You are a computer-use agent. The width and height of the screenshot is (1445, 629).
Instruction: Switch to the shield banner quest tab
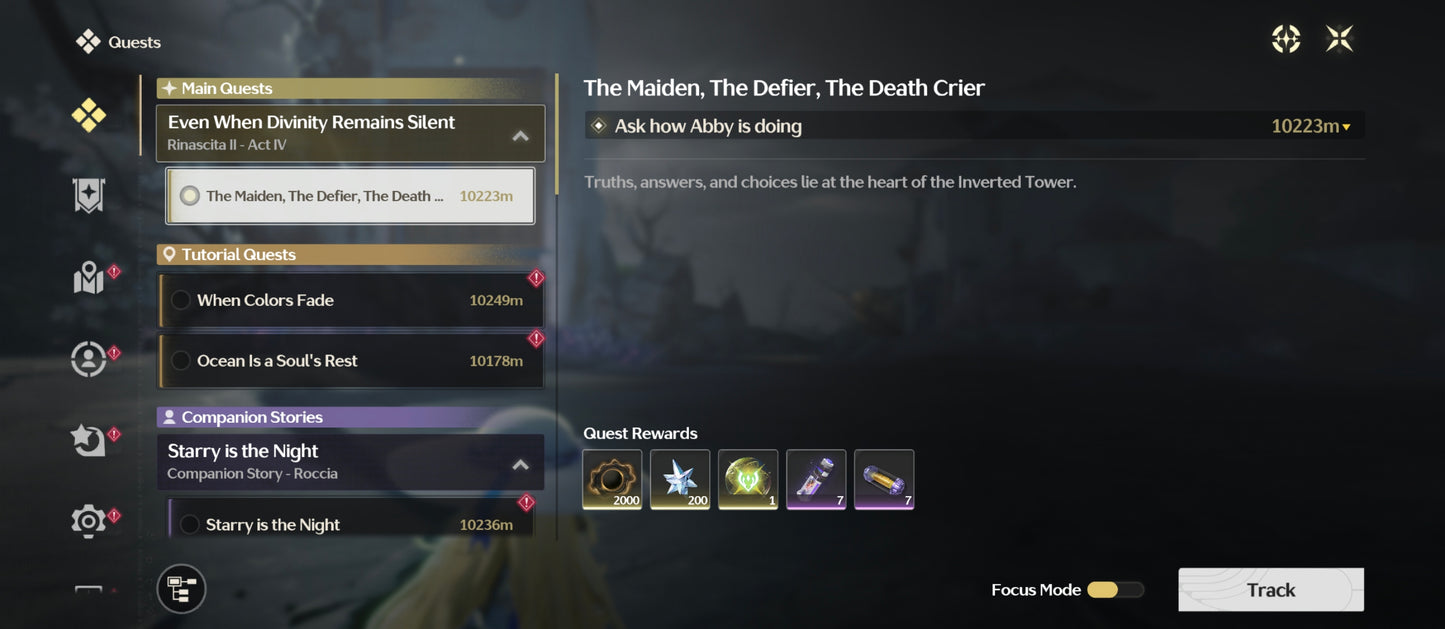pos(88,196)
